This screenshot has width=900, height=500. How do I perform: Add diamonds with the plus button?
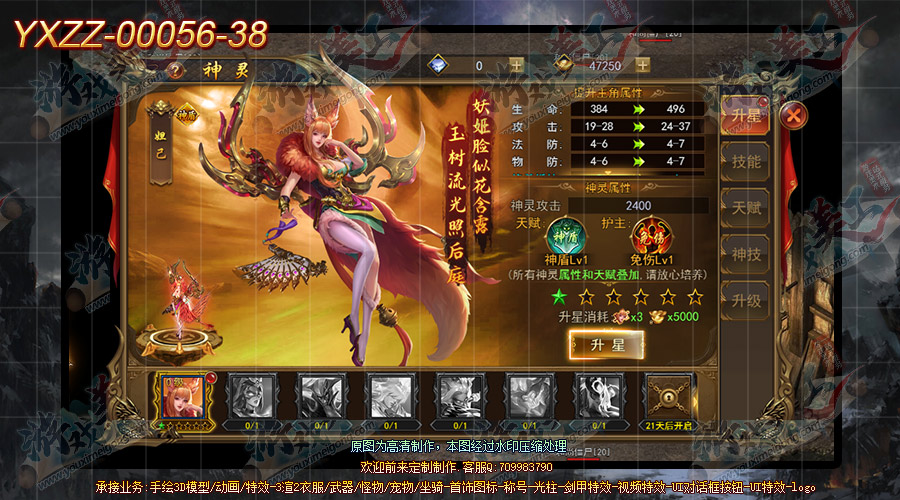(x=516, y=65)
